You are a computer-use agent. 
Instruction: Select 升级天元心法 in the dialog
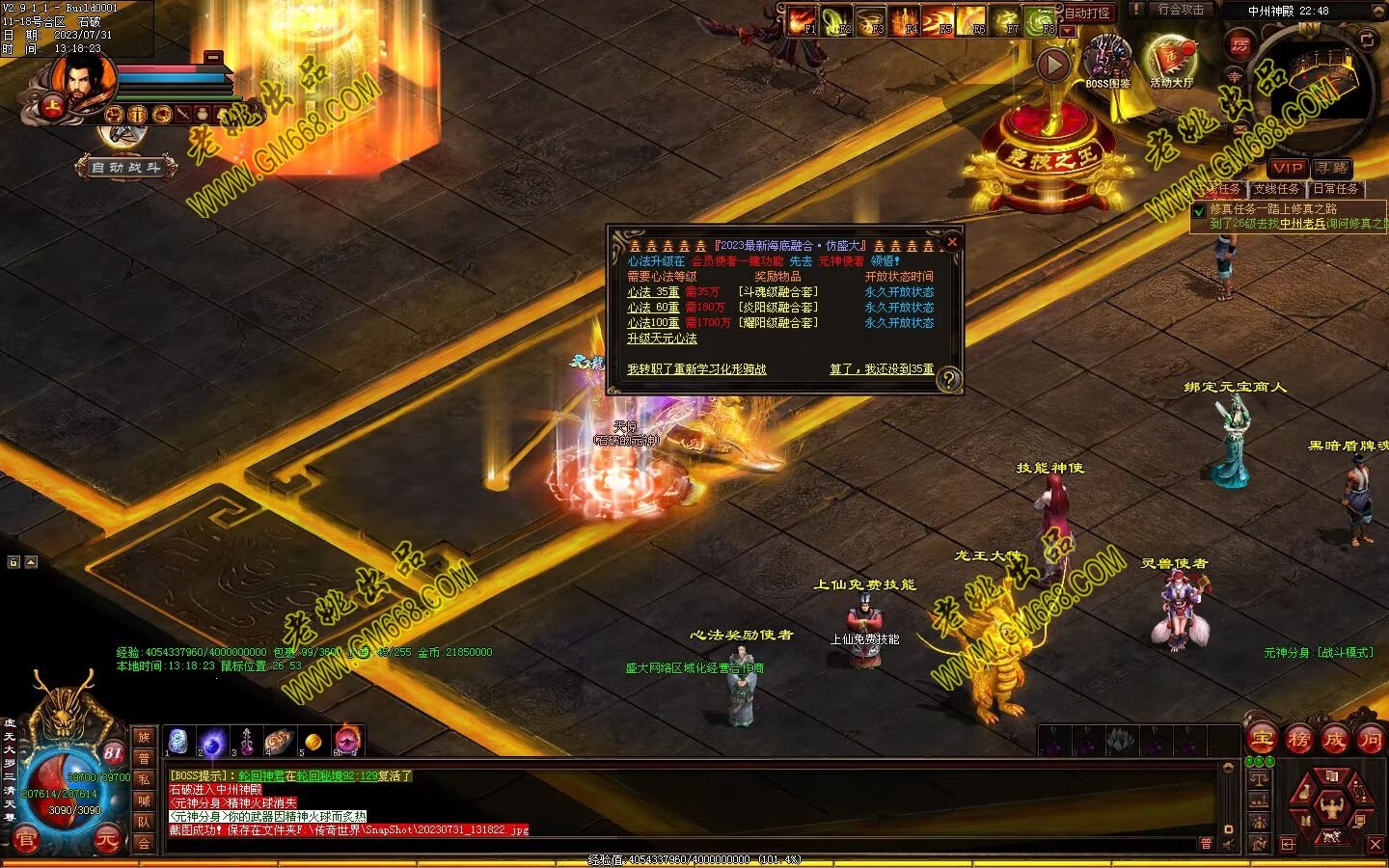(662, 339)
